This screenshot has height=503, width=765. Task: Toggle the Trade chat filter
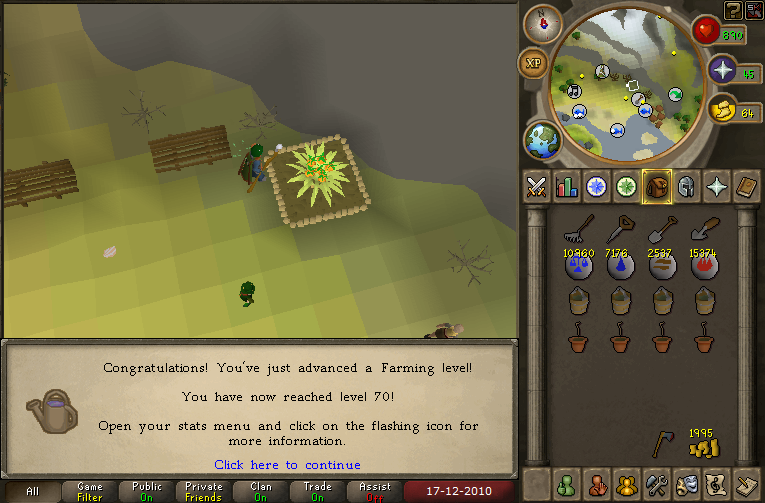(317, 492)
